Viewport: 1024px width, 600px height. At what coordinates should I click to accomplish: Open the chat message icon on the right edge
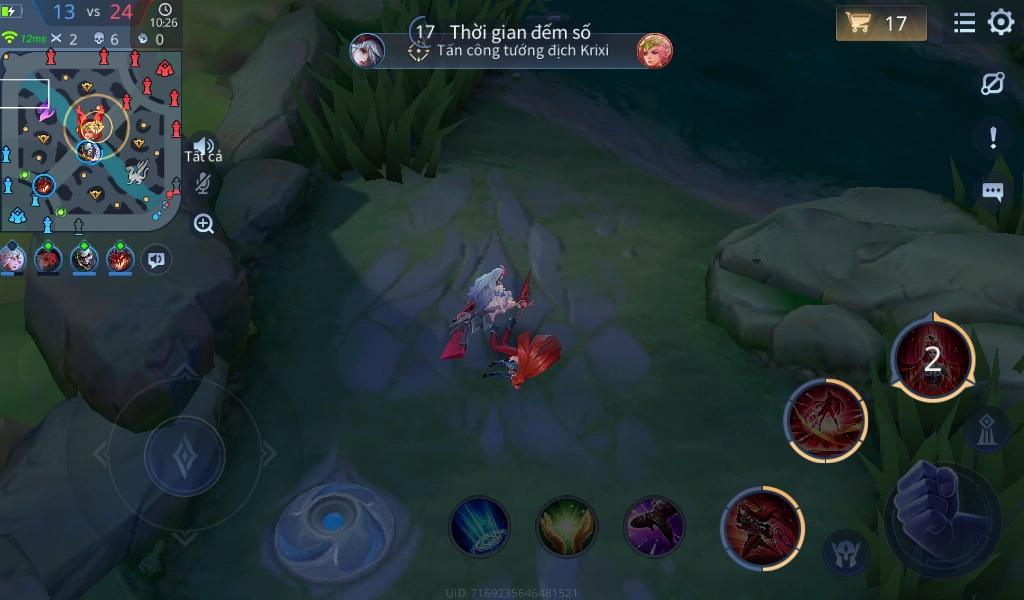click(x=992, y=192)
